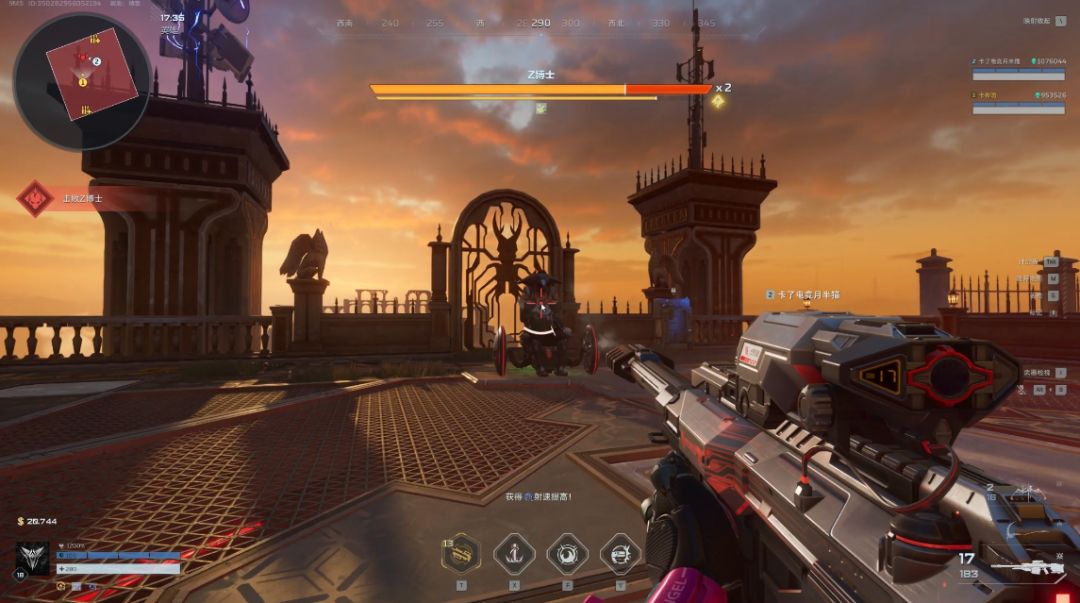
Task: Click the yellow star marker beside boss bar
Action: pos(717,100)
